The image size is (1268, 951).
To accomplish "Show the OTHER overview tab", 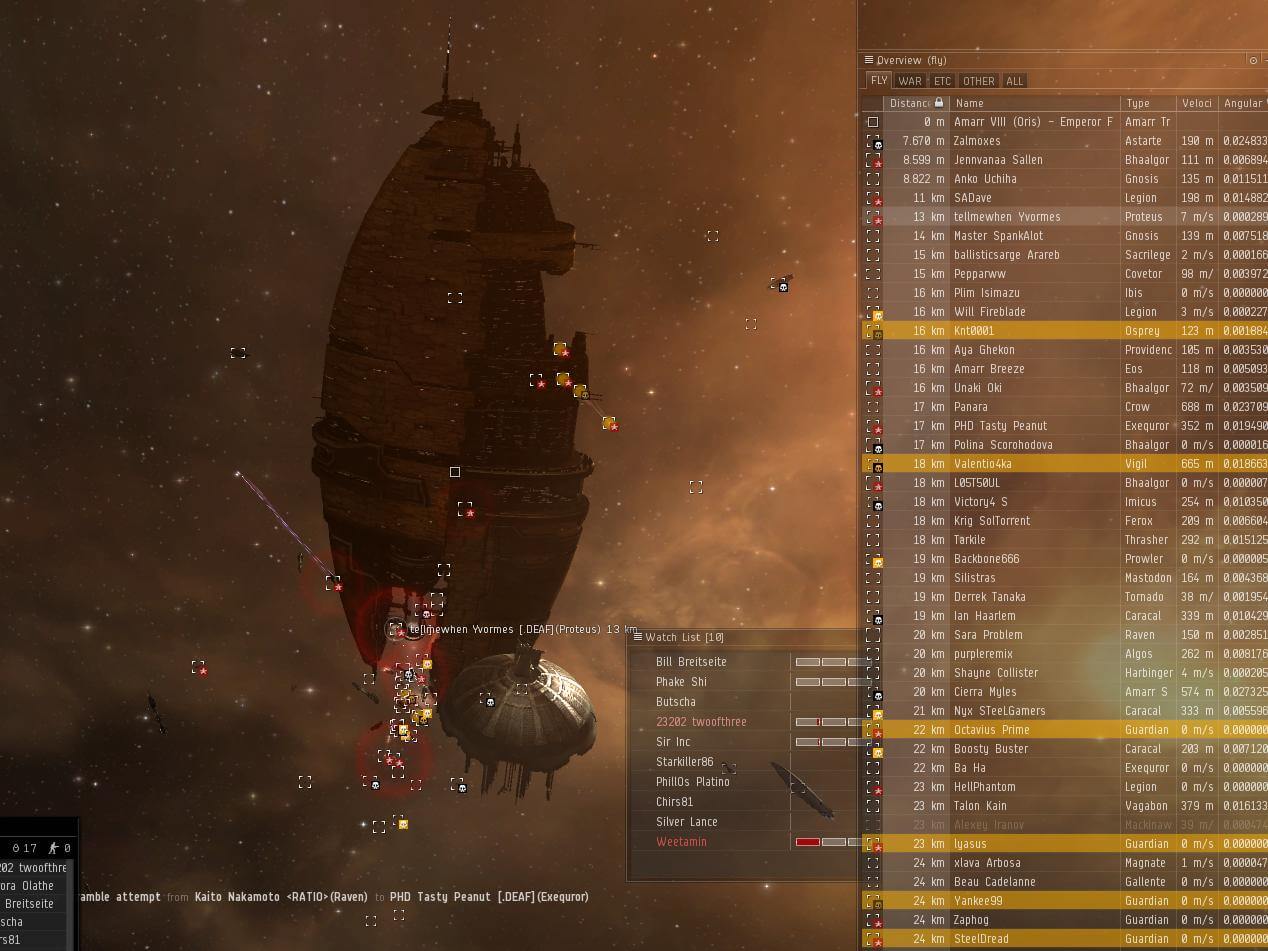I will [x=978, y=81].
